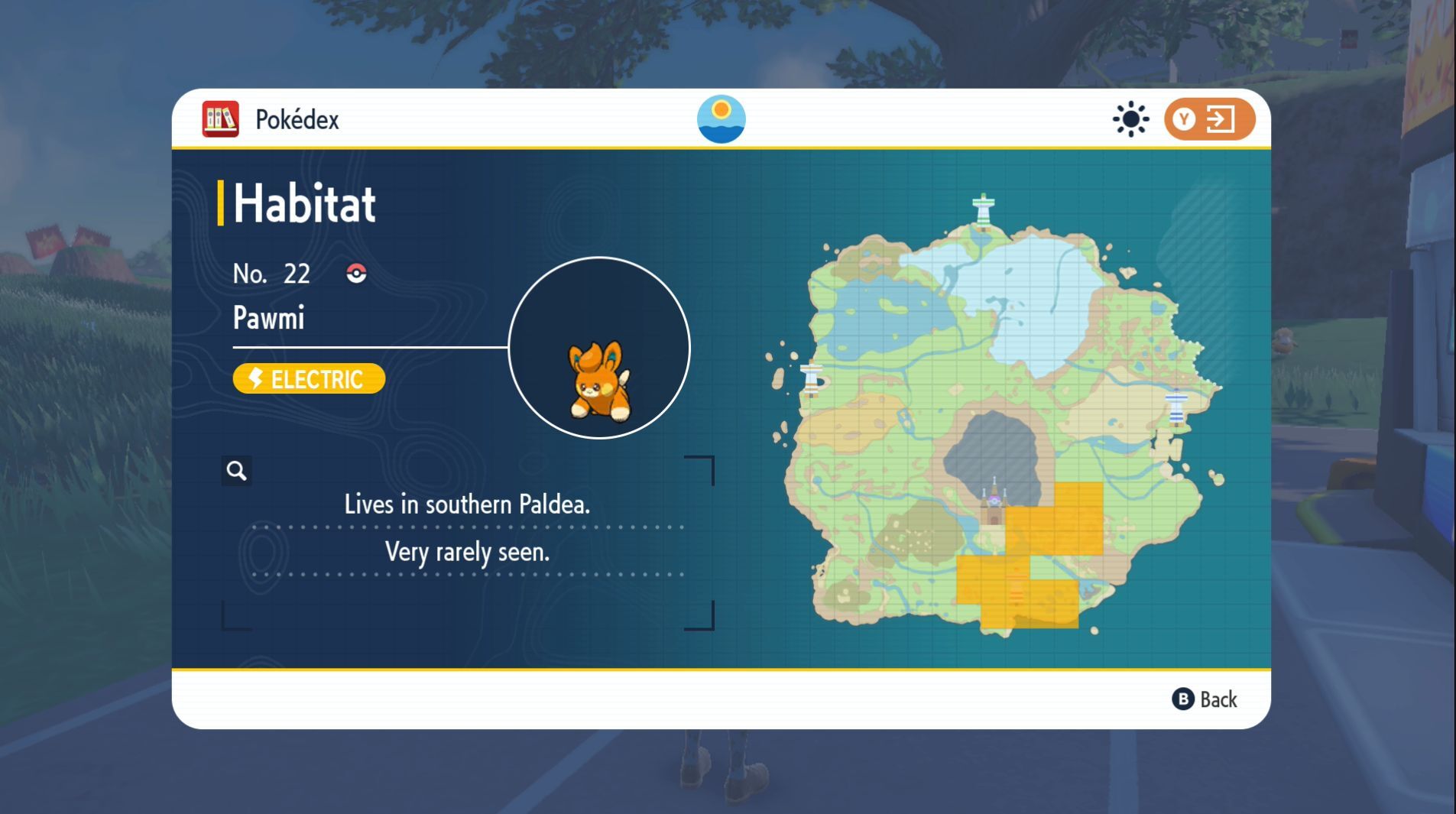
Task: Select the Pokédex label in the top bar
Action: pos(297,119)
